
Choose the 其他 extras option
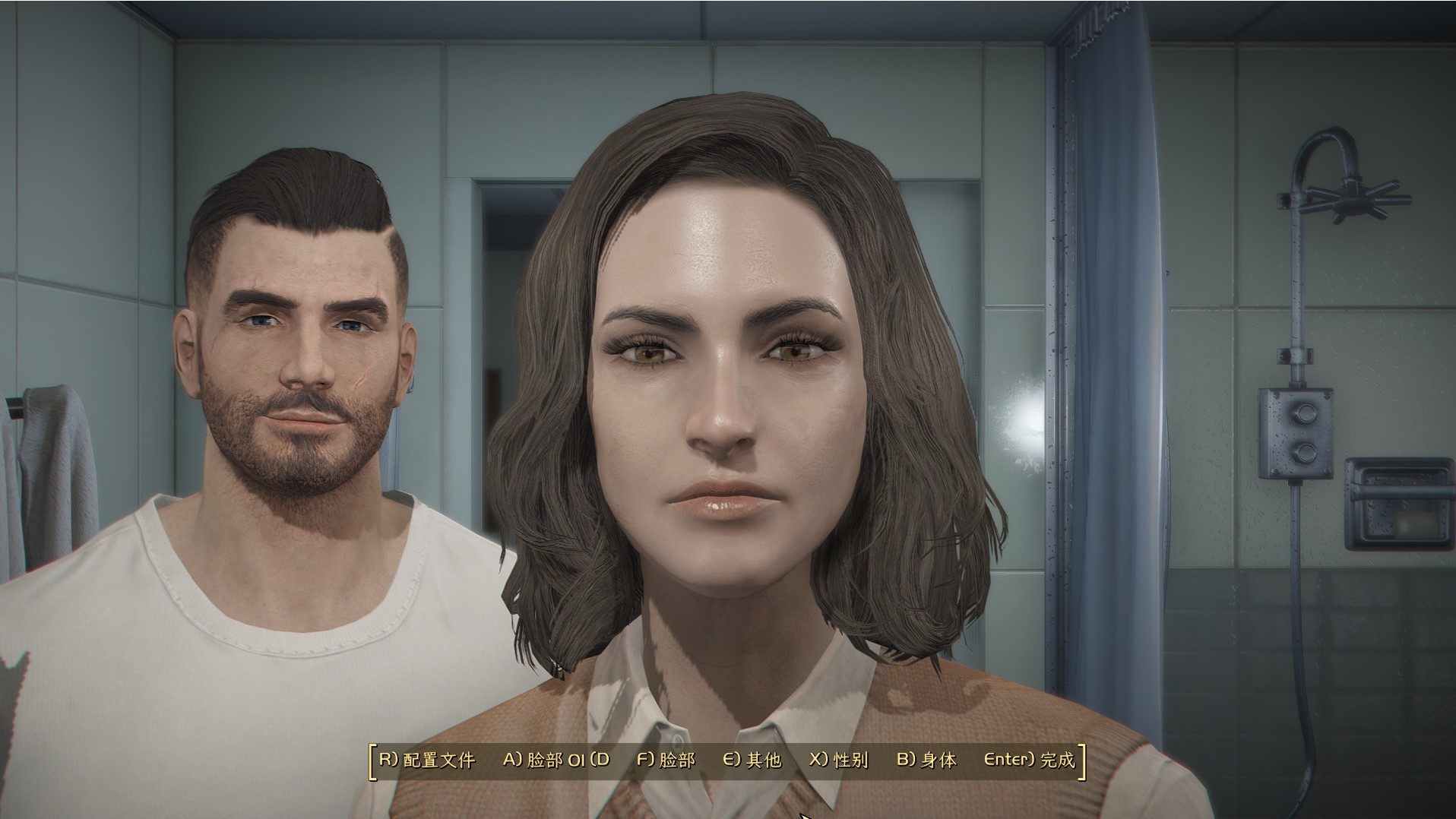(x=752, y=760)
